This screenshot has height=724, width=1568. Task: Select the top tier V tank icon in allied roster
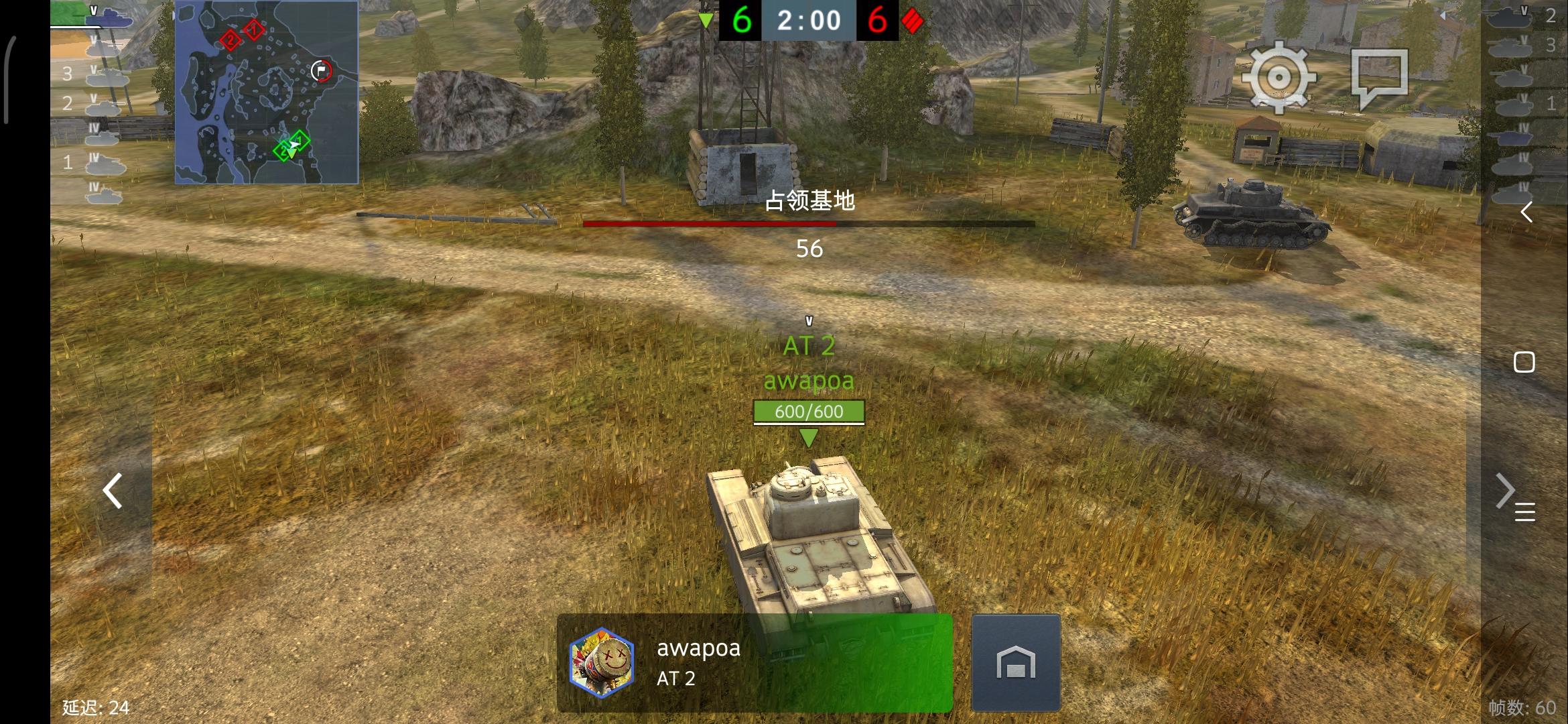point(107,20)
